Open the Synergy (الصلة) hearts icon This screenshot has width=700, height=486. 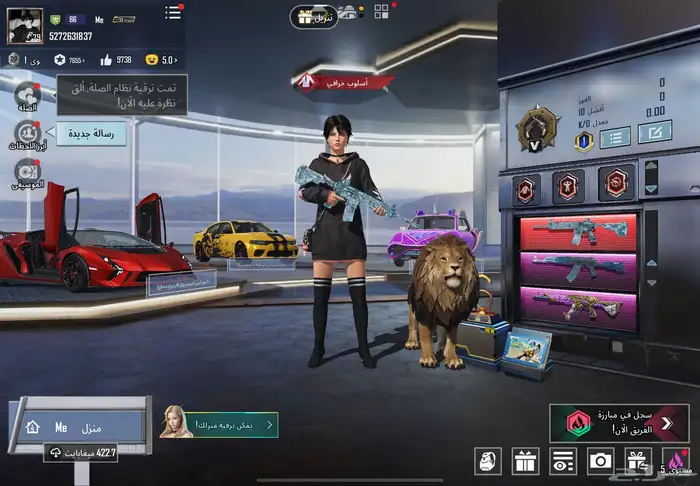click(26, 97)
